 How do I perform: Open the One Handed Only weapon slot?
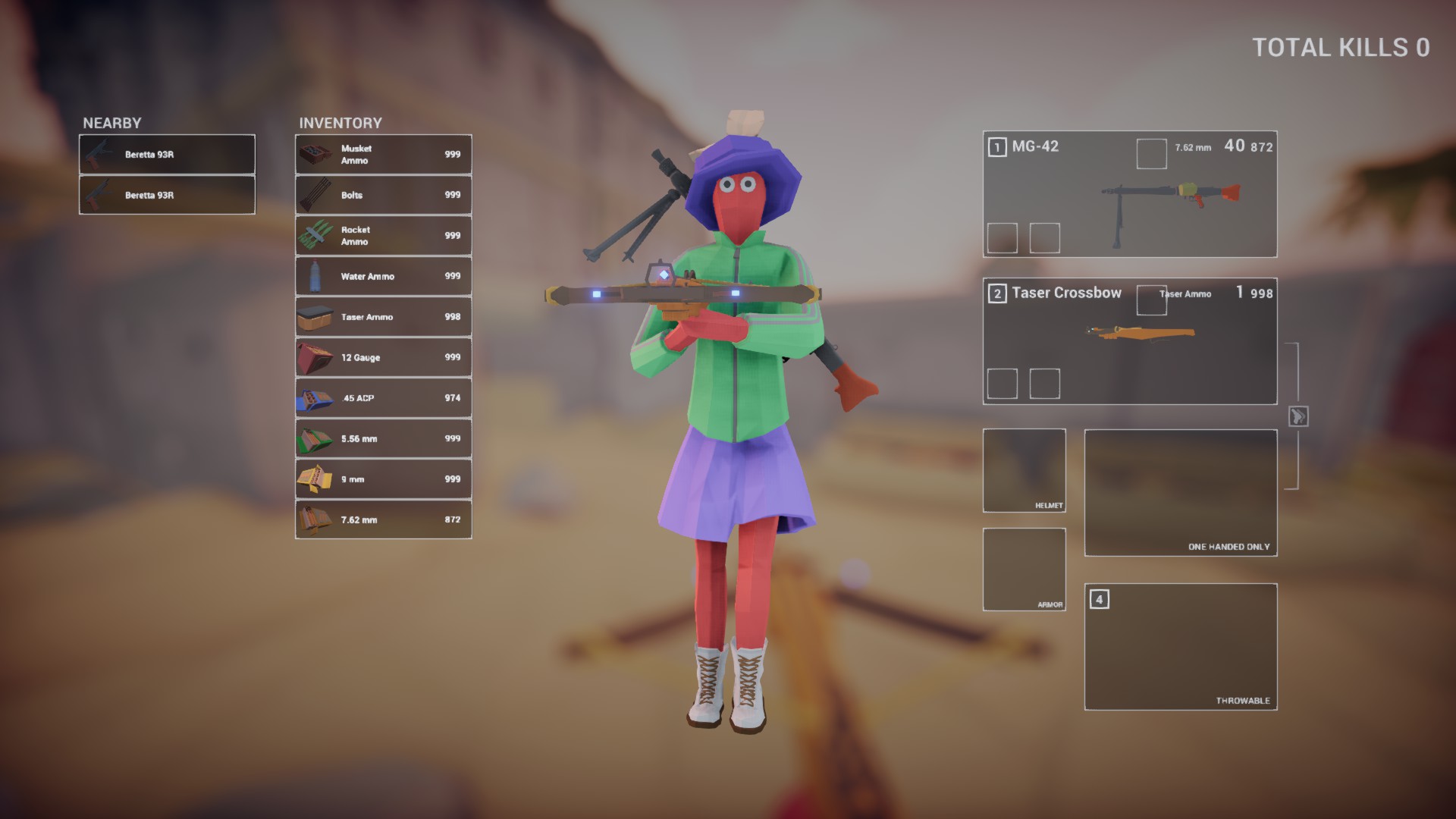pos(1180,492)
